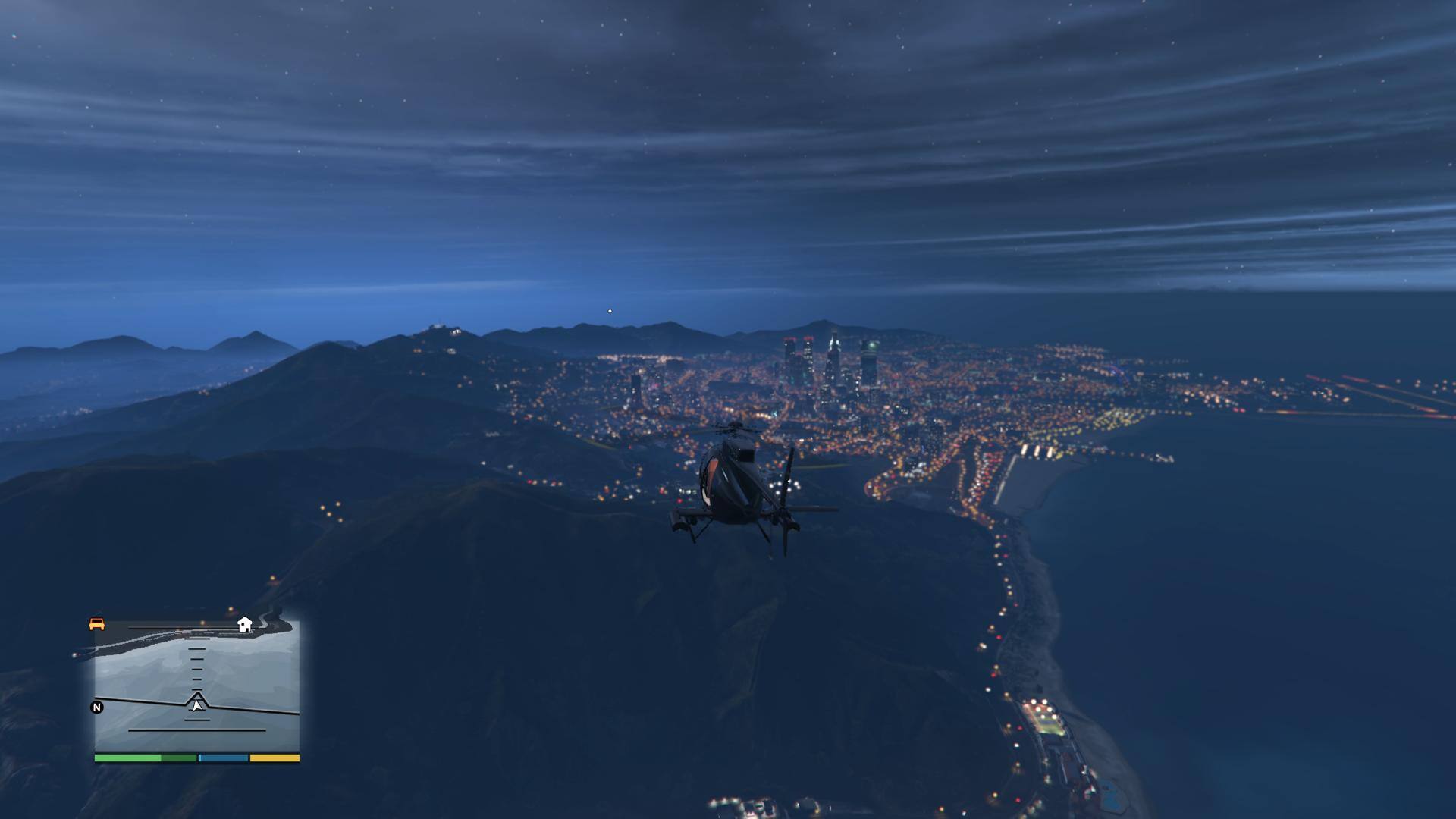Select the white safehouse blip

point(244,625)
